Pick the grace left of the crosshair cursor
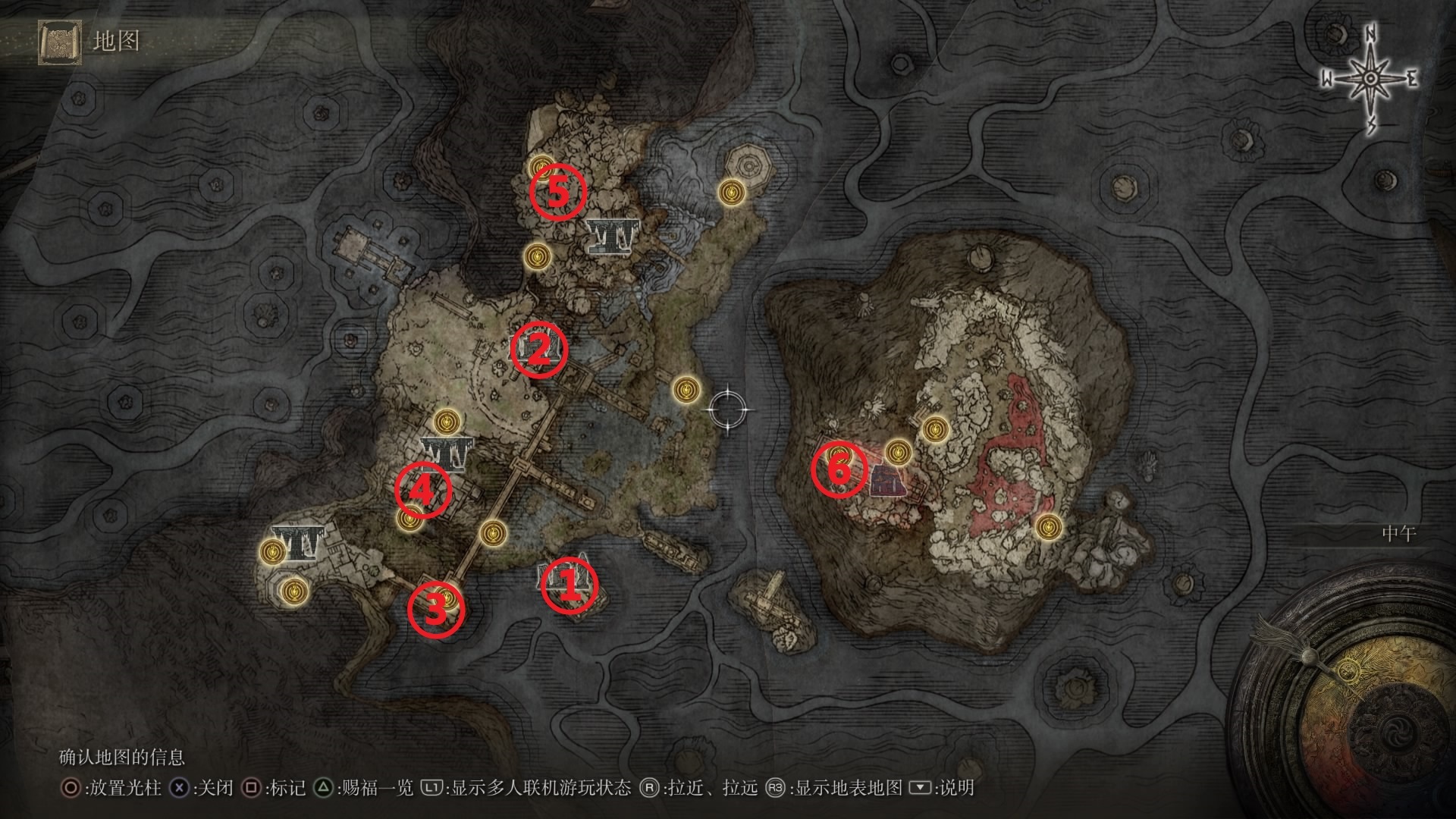Image resolution: width=1456 pixels, height=819 pixels. (686, 390)
